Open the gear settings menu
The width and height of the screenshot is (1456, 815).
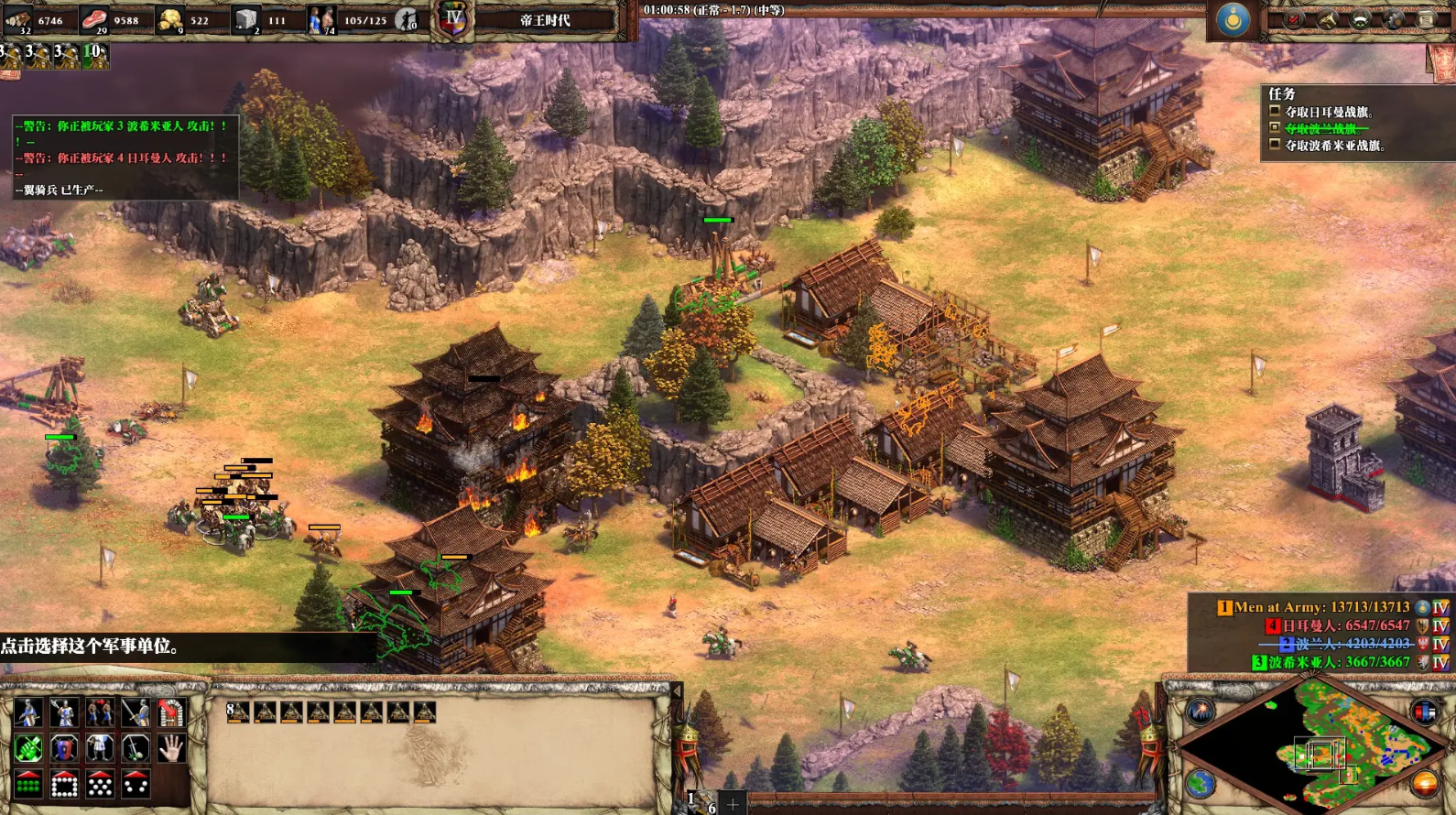click(x=1393, y=19)
